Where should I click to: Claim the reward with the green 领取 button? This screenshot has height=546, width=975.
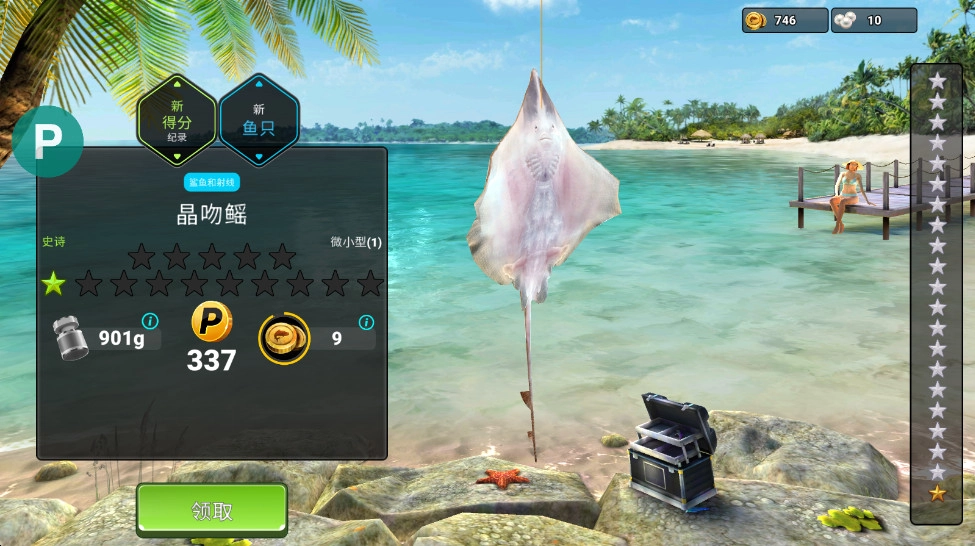tap(212, 511)
